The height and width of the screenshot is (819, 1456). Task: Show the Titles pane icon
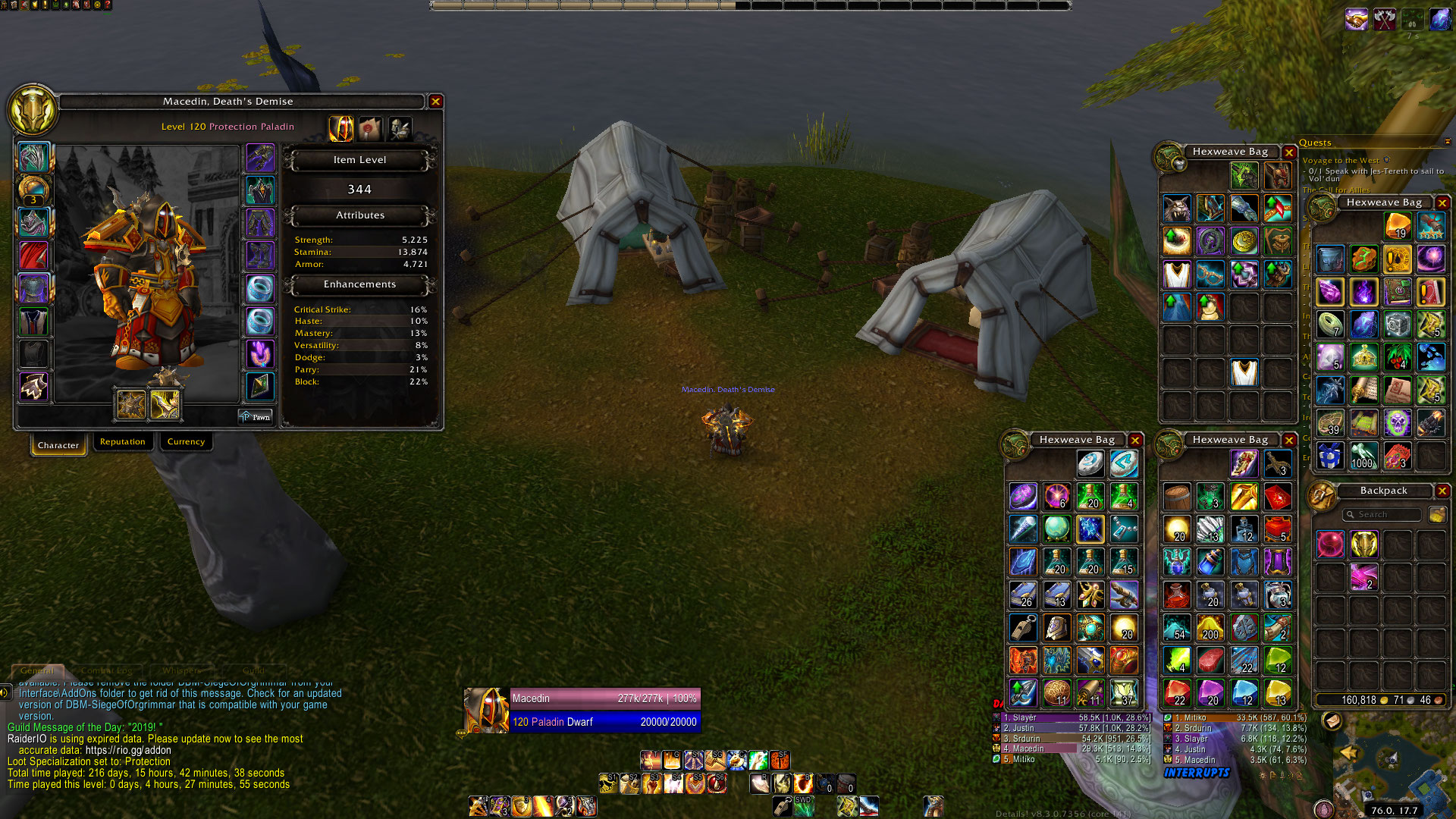pos(371,129)
